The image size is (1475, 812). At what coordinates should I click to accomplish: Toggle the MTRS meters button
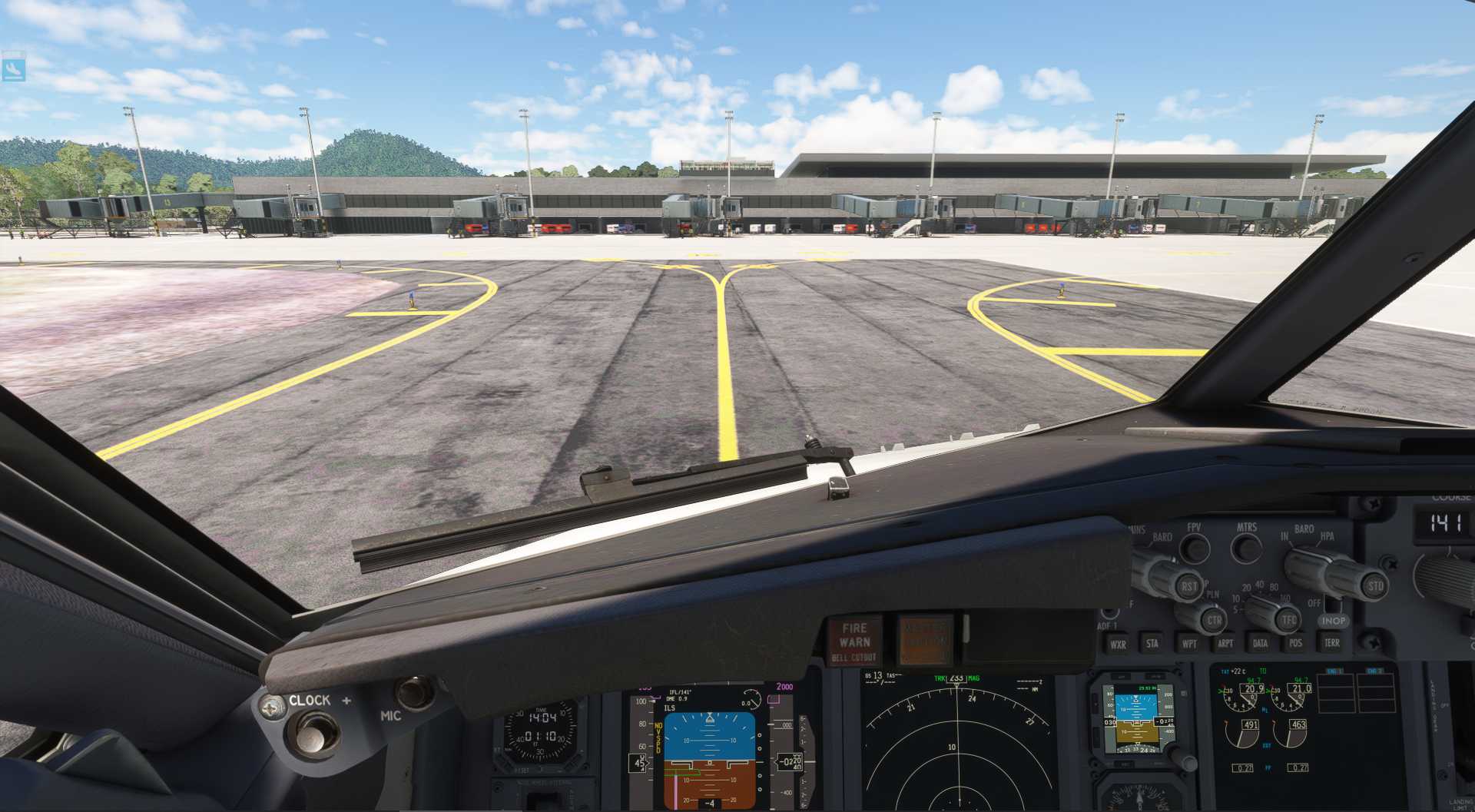(1246, 548)
